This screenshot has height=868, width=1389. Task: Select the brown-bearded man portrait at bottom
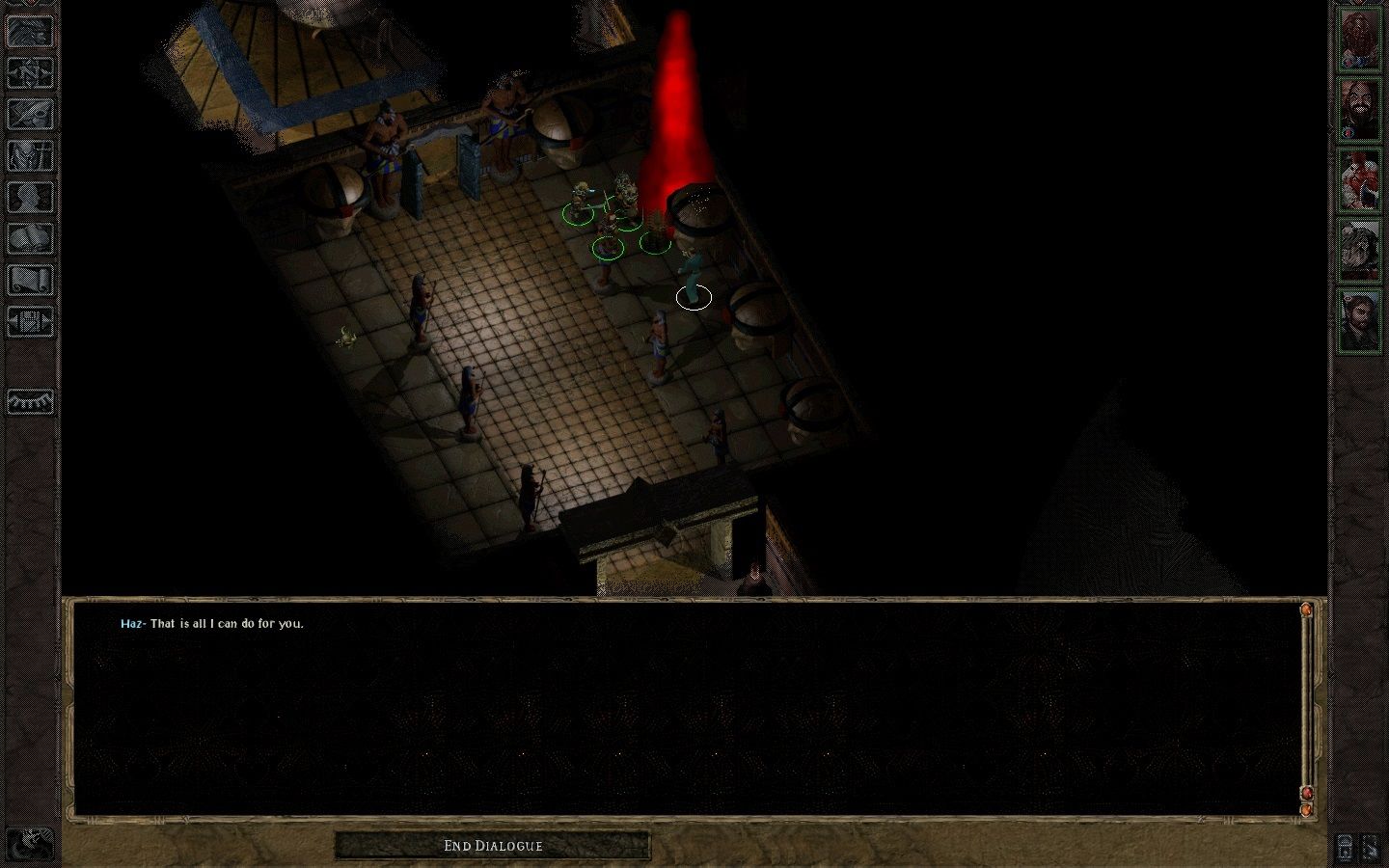[1359, 320]
